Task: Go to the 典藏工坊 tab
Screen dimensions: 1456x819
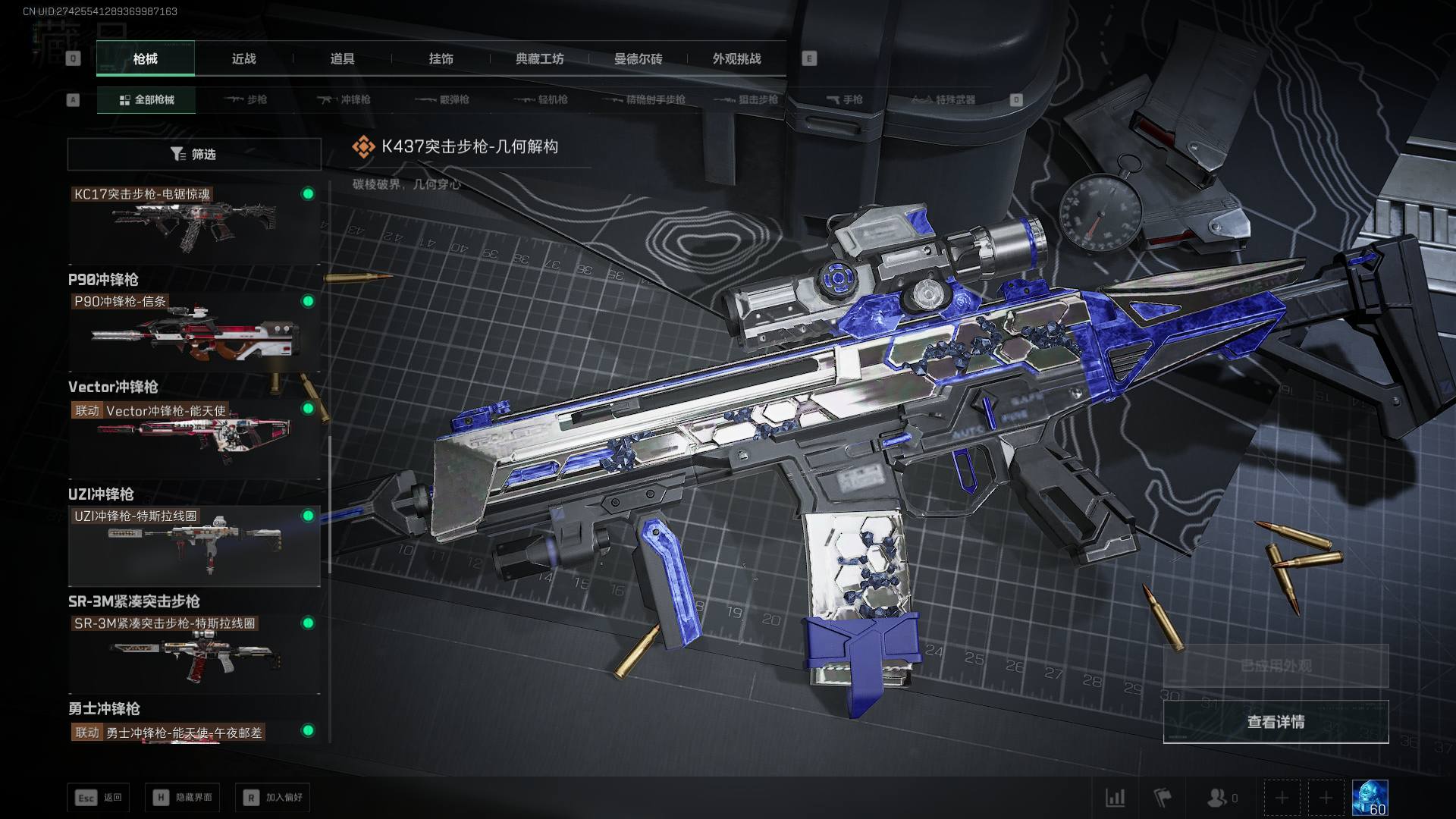Action: [539, 58]
